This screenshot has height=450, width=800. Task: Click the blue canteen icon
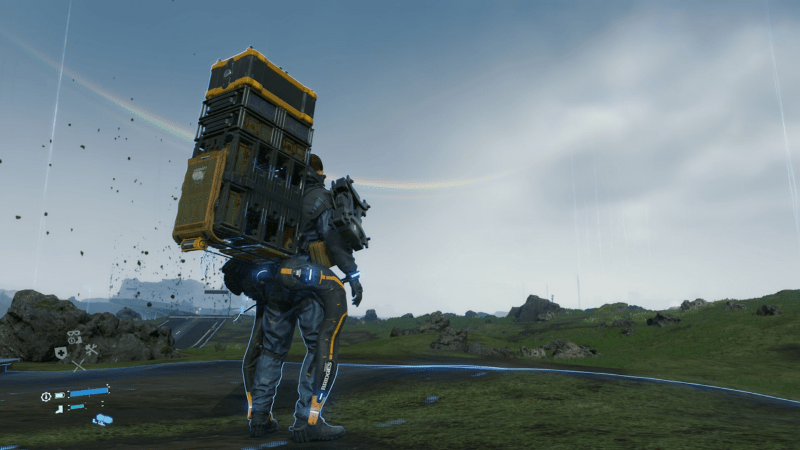[x=103, y=420]
